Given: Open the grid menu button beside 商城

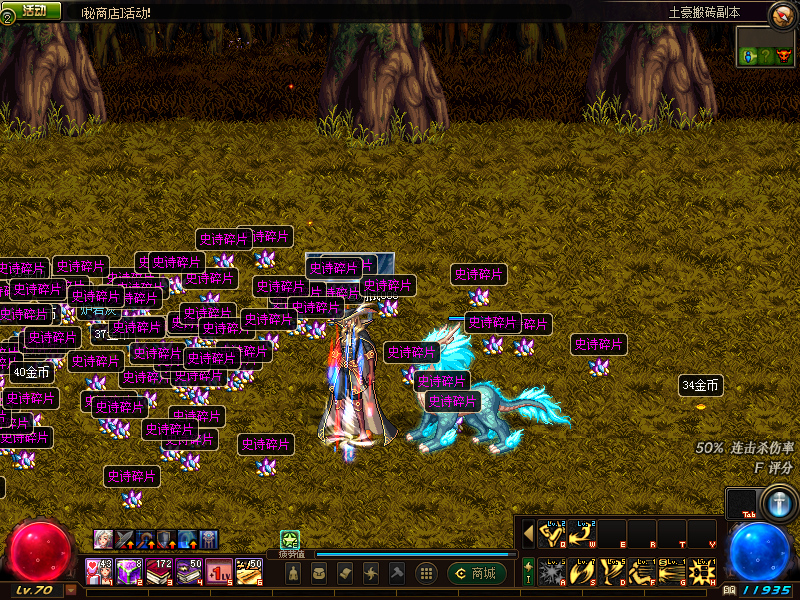Looking at the screenshot, I should point(426,573).
